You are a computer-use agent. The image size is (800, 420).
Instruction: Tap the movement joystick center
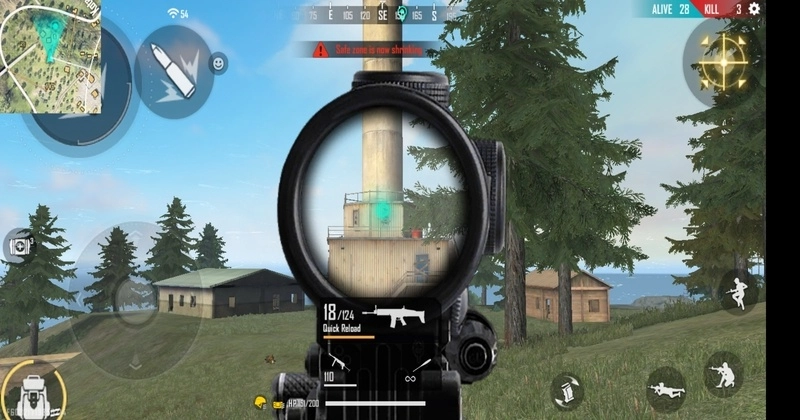point(130,295)
